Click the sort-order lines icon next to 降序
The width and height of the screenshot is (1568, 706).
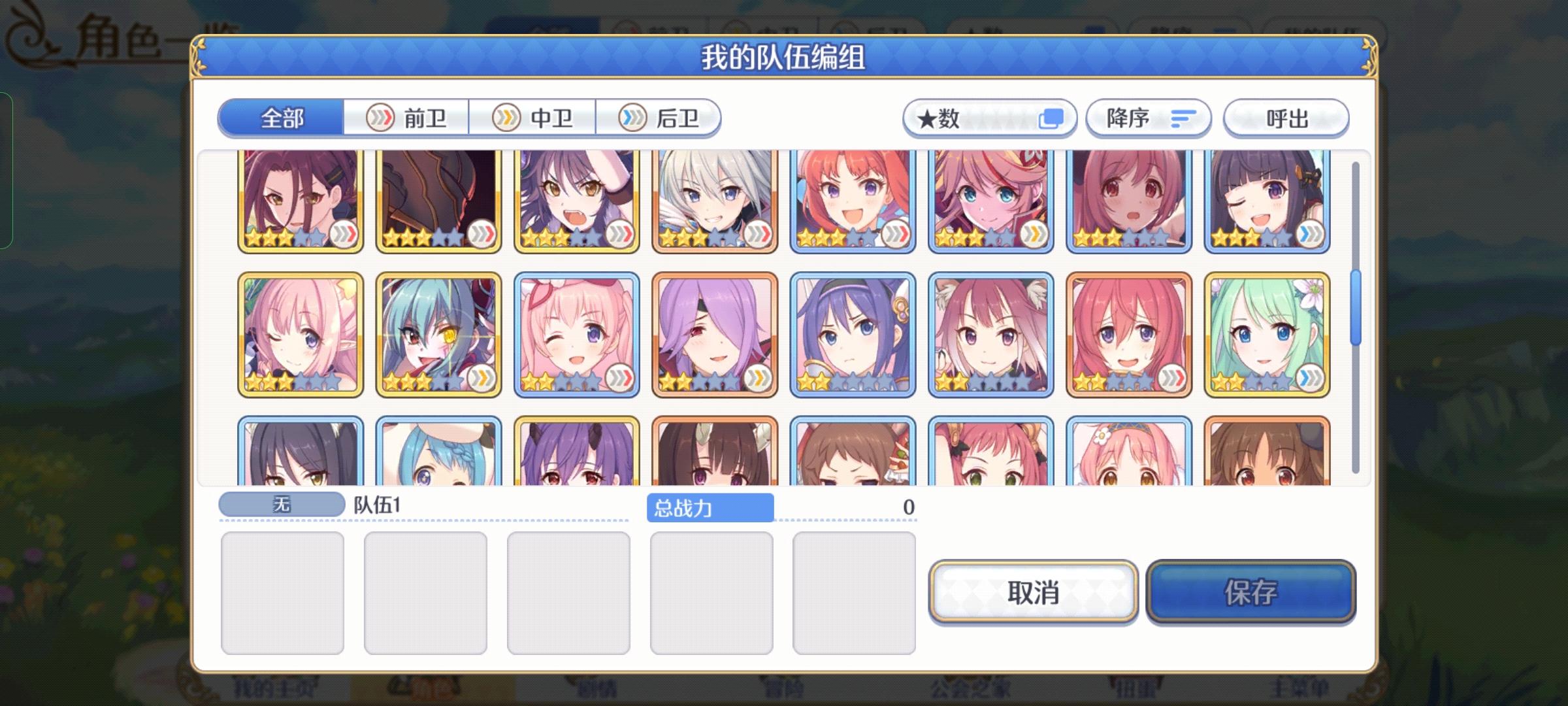1183,118
